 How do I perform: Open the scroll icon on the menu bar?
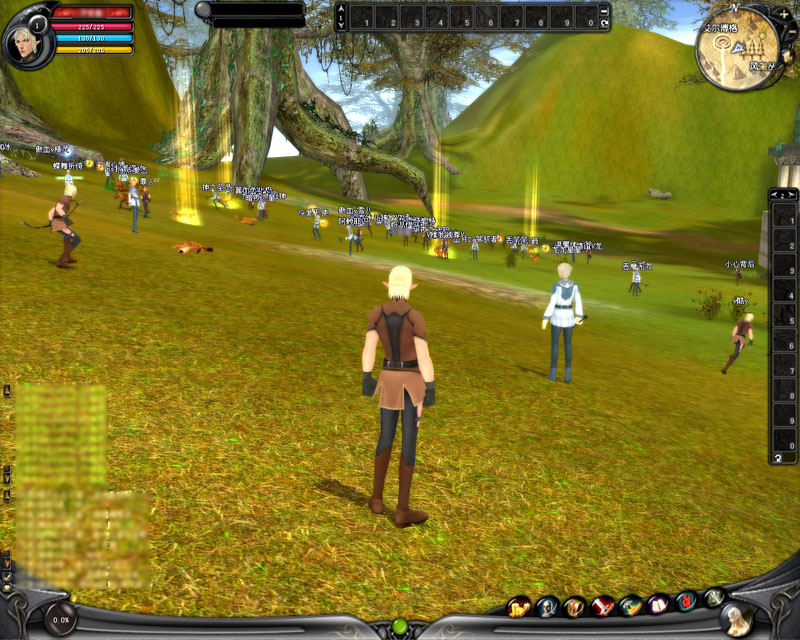pyautogui.click(x=575, y=606)
